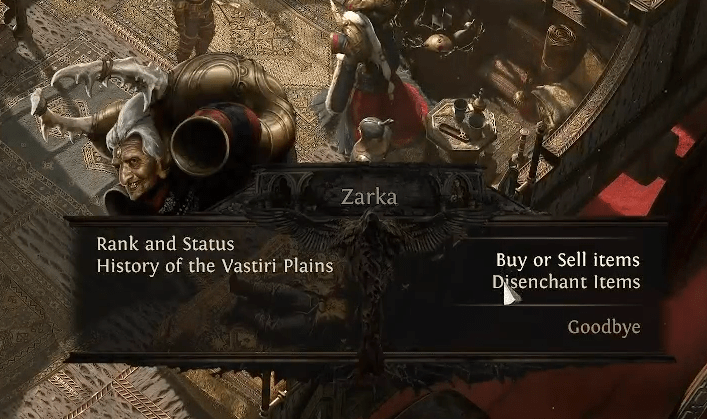Select Disenchant Items option

(x=567, y=282)
